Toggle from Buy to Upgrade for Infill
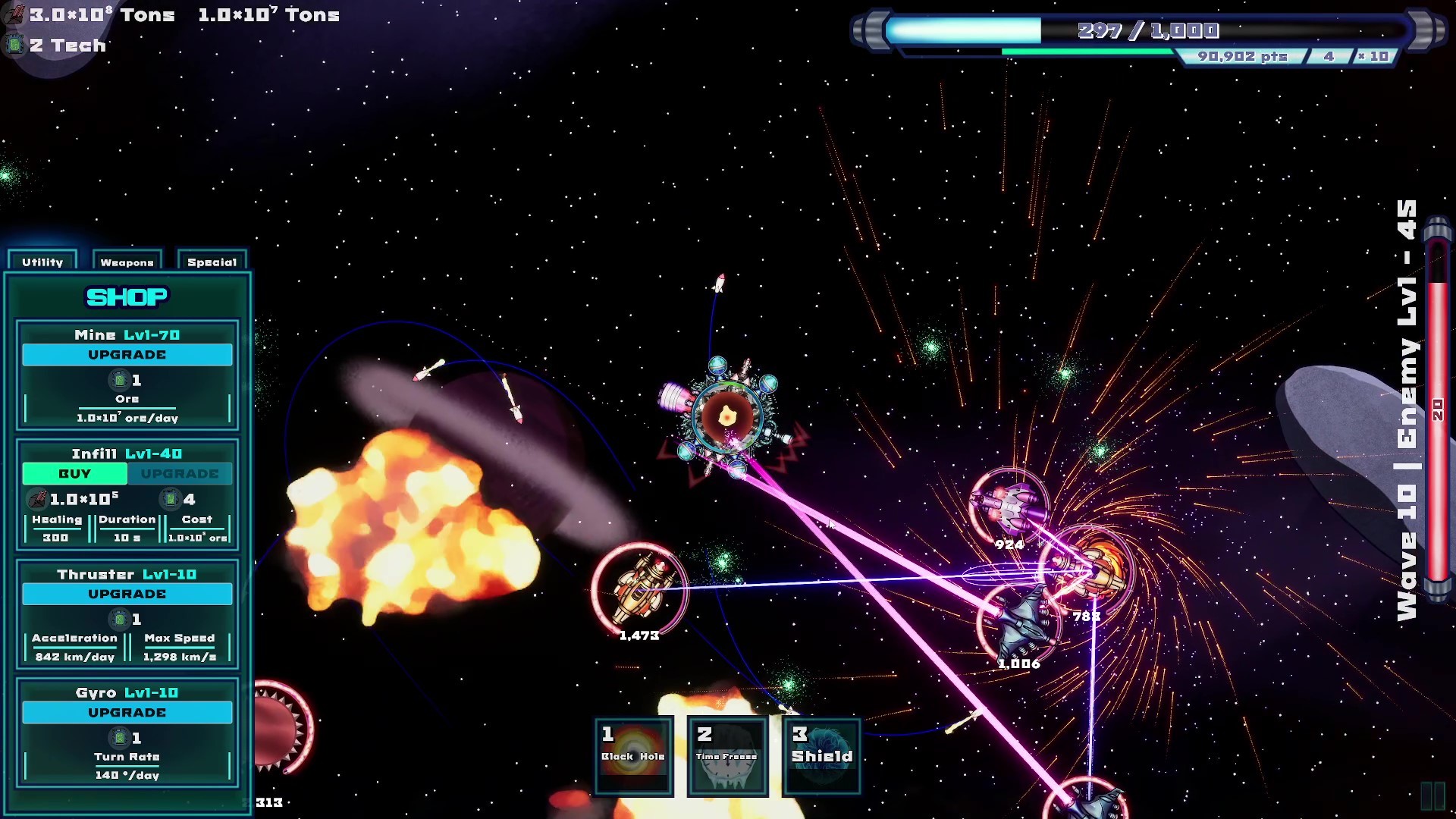The height and width of the screenshot is (819, 1456). [180, 473]
